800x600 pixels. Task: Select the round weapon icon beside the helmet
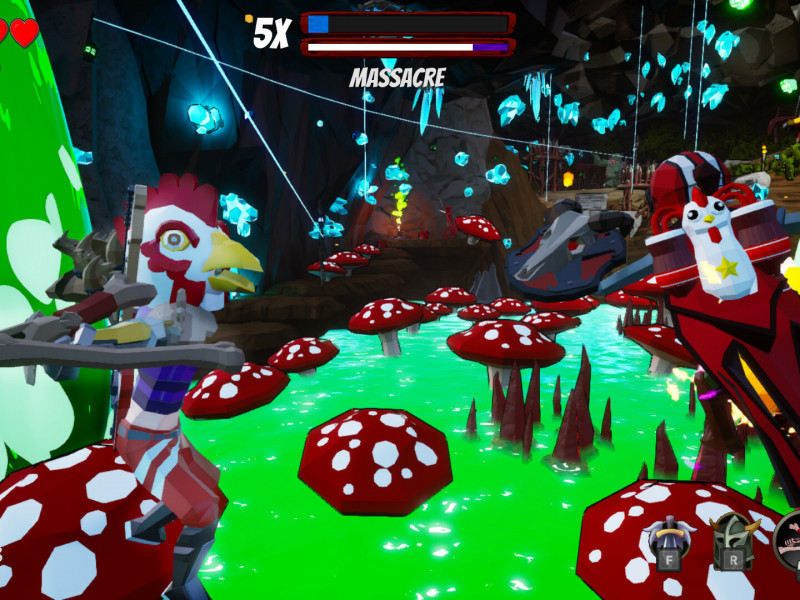[x=789, y=538]
